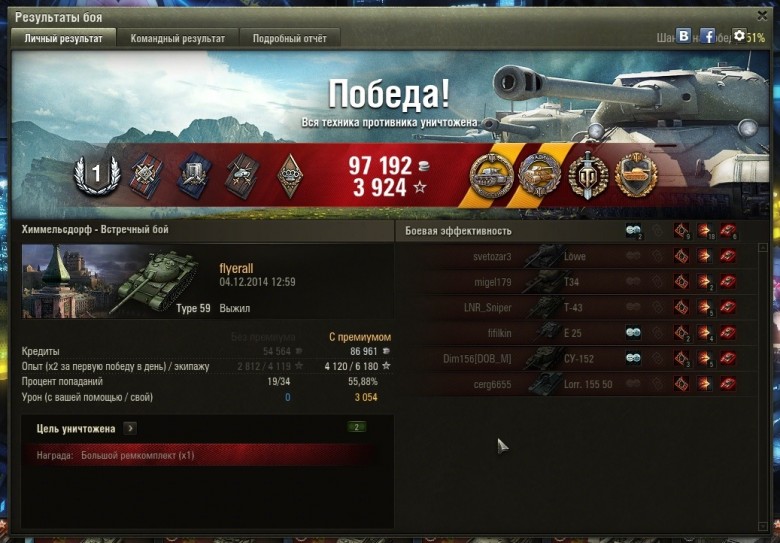Close the battle results window
The width and height of the screenshot is (780, 543).
[761, 17]
